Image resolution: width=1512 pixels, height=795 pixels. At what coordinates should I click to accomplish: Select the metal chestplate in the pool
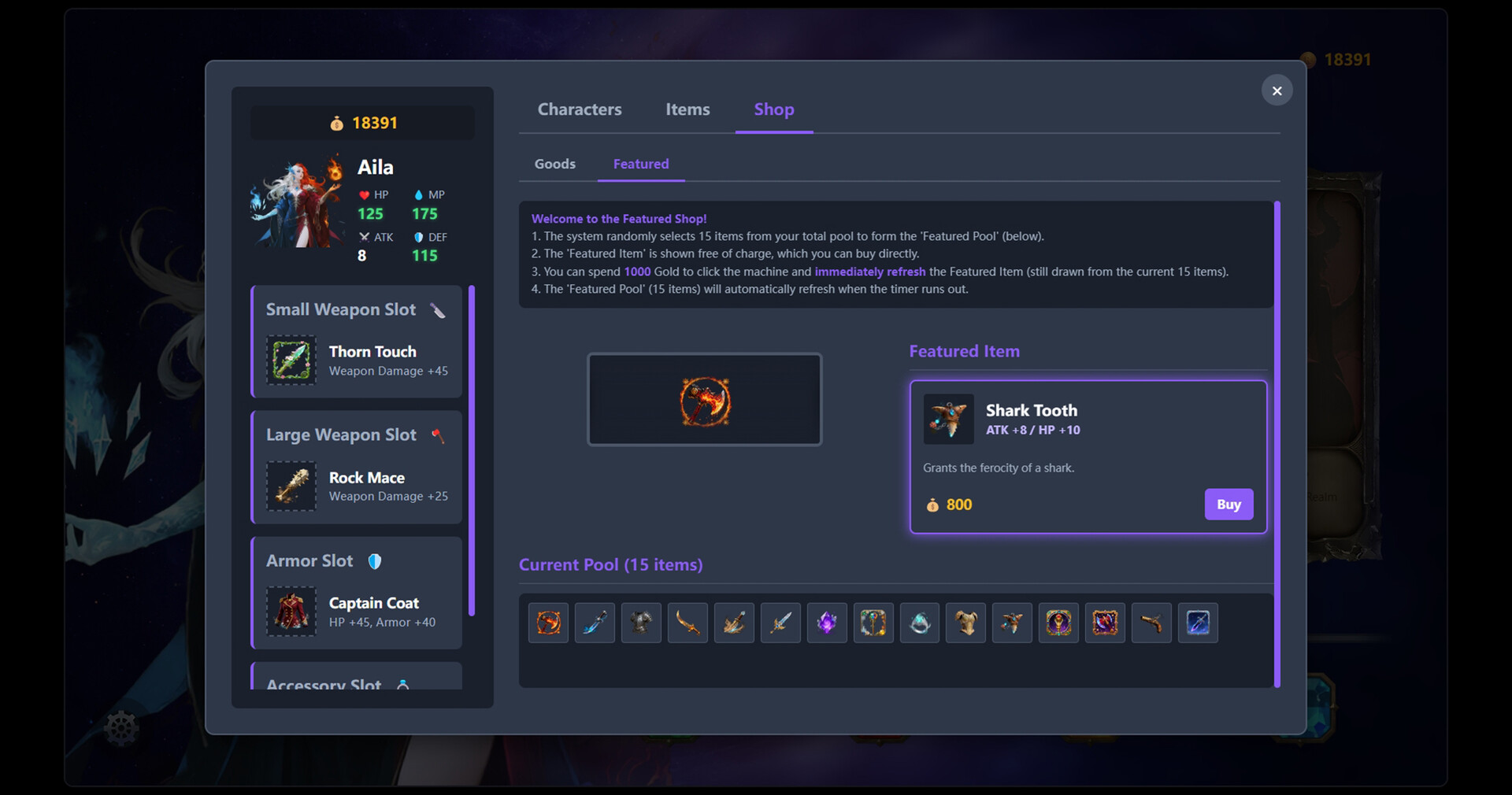640,623
